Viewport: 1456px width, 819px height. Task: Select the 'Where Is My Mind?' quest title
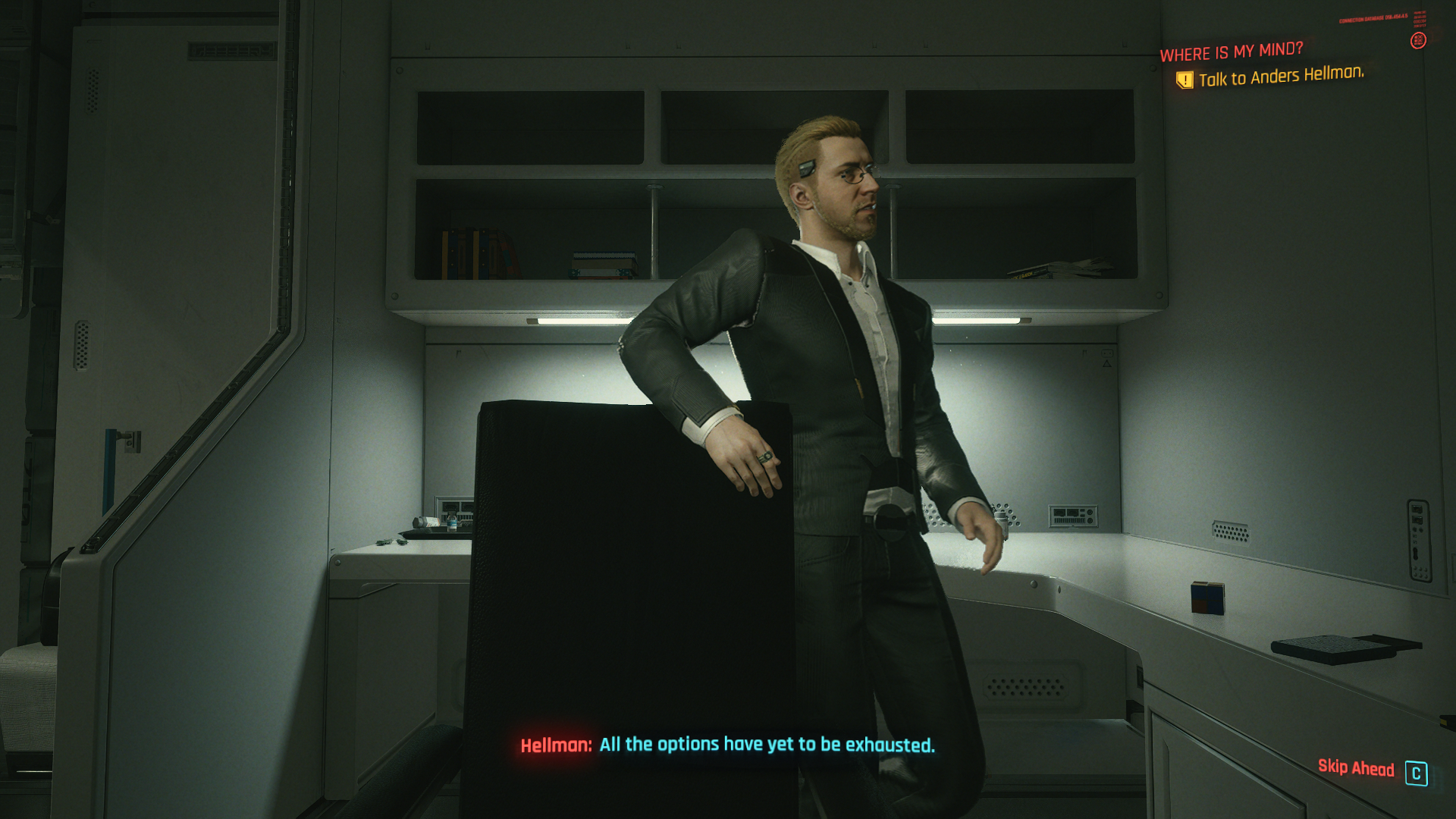[1231, 52]
